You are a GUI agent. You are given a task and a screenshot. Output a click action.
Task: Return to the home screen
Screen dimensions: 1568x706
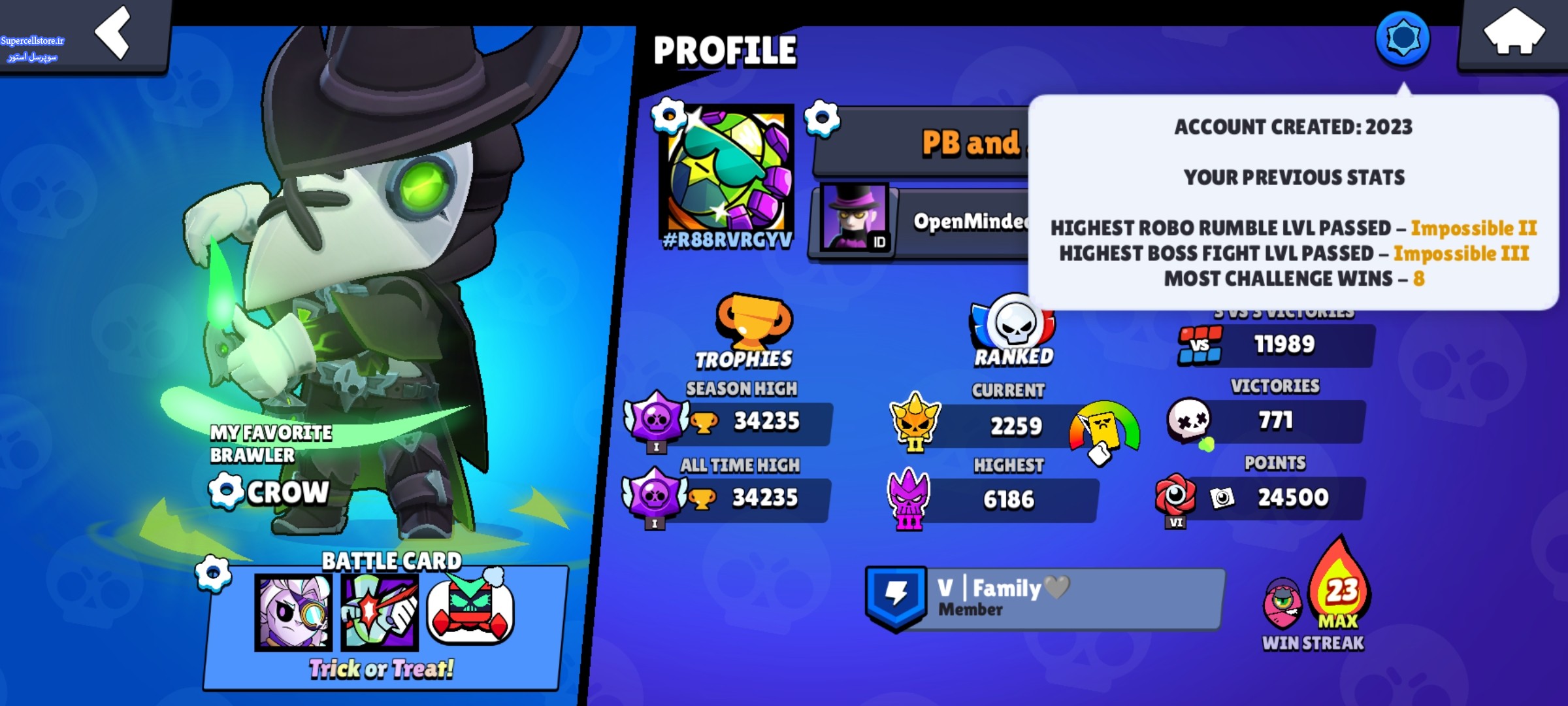(1514, 33)
